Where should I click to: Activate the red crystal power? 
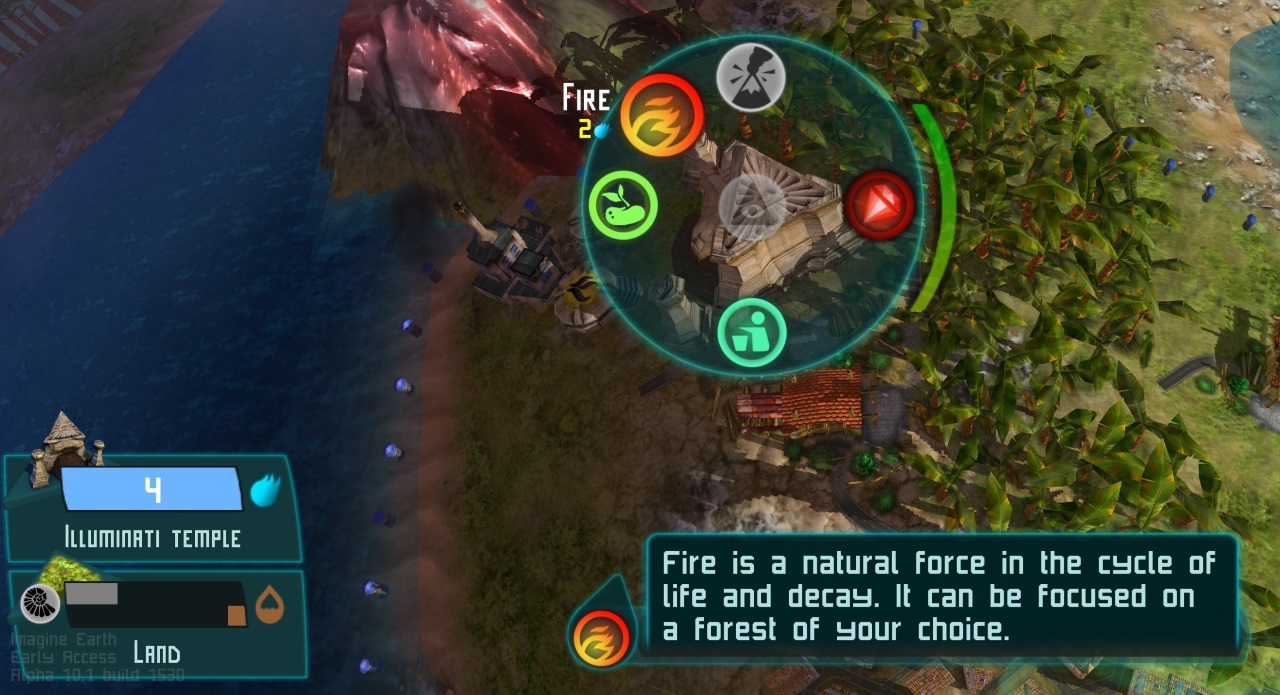coord(880,205)
